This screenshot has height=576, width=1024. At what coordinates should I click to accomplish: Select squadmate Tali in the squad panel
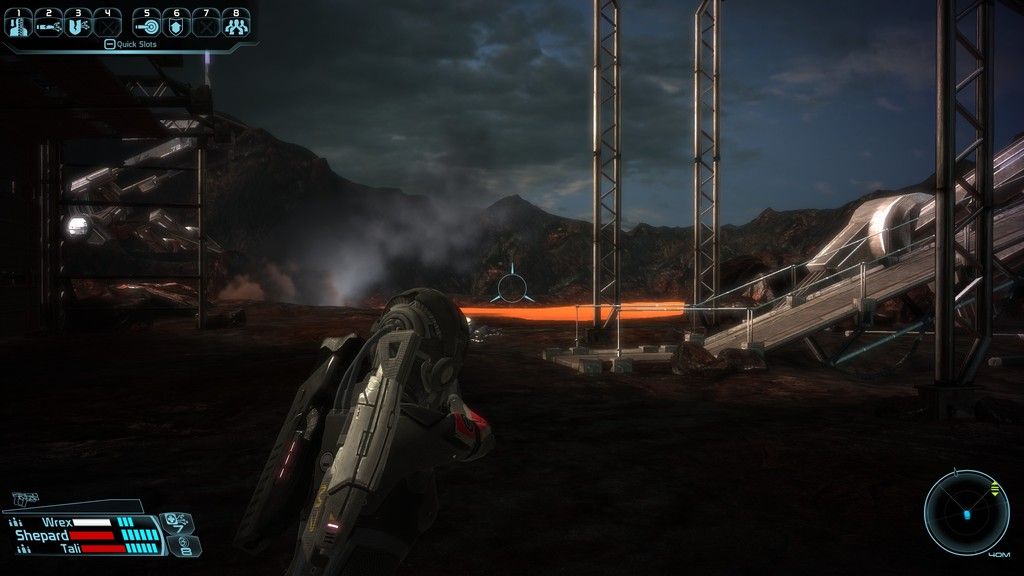click(x=70, y=548)
